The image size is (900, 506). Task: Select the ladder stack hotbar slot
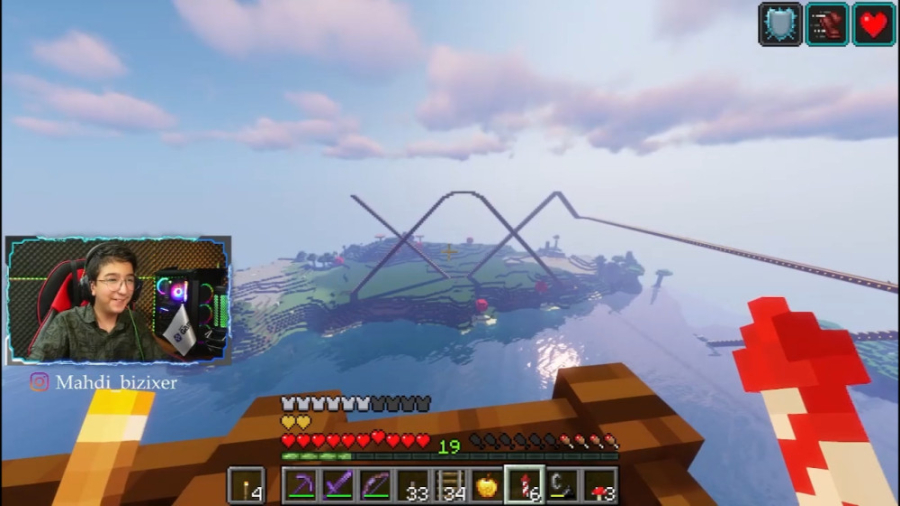tap(450, 486)
